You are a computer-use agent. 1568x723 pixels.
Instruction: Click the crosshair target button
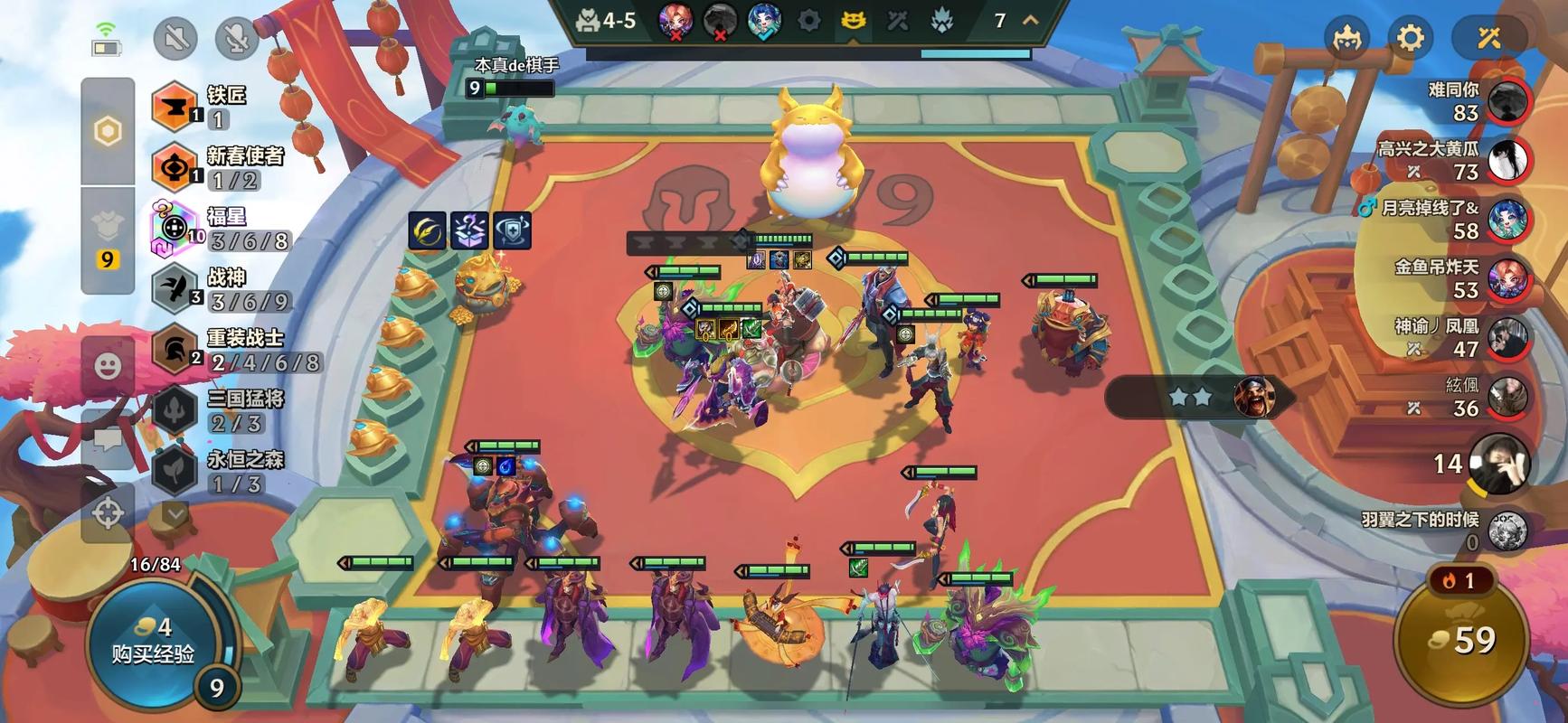(109, 513)
